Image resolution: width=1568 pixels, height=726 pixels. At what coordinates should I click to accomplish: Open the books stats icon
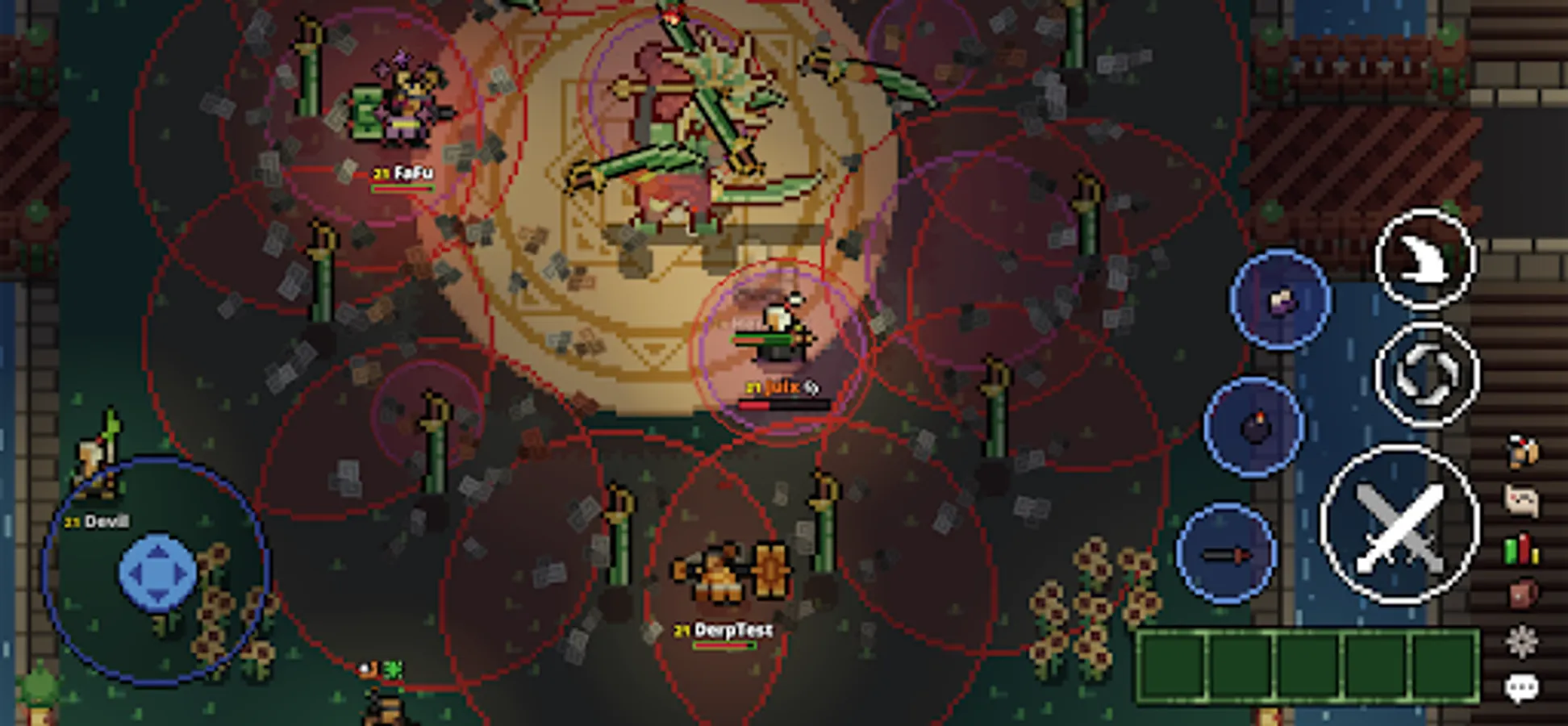[1520, 549]
